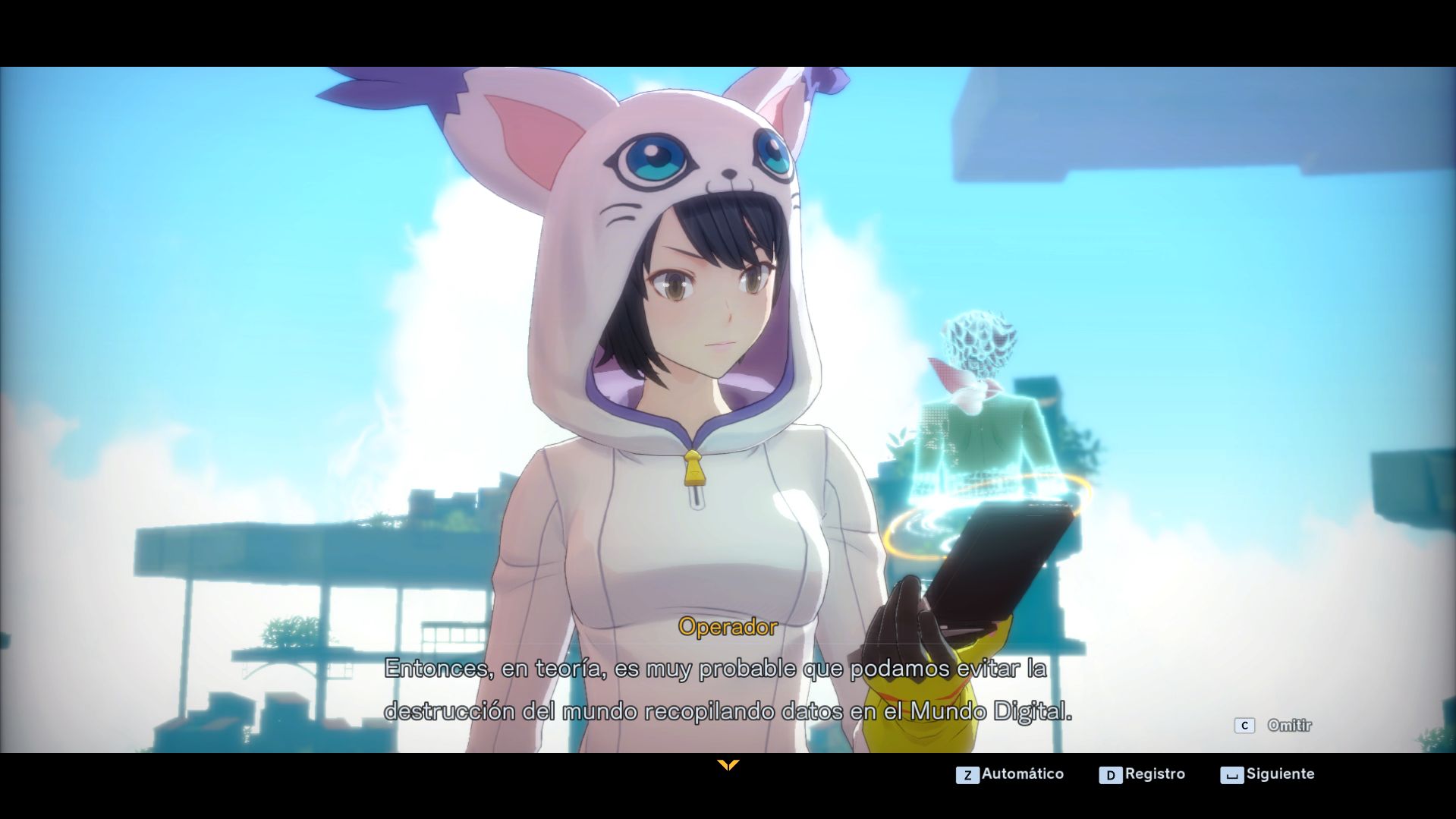This screenshot has height=819, width=1456.
Task: Click the C key icon for Omitir
Action: point(1244,725)
